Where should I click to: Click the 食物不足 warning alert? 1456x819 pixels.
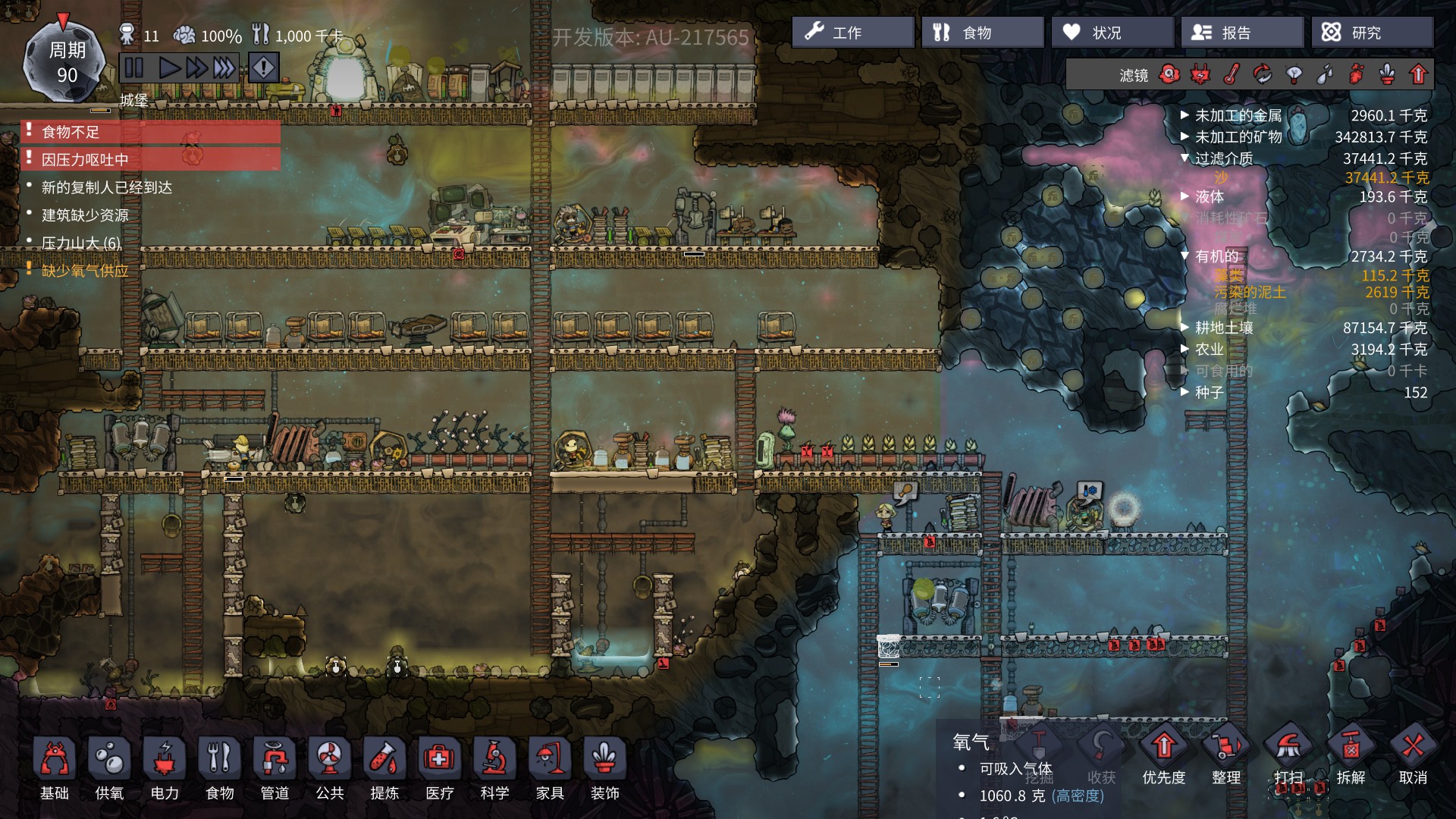72,132
